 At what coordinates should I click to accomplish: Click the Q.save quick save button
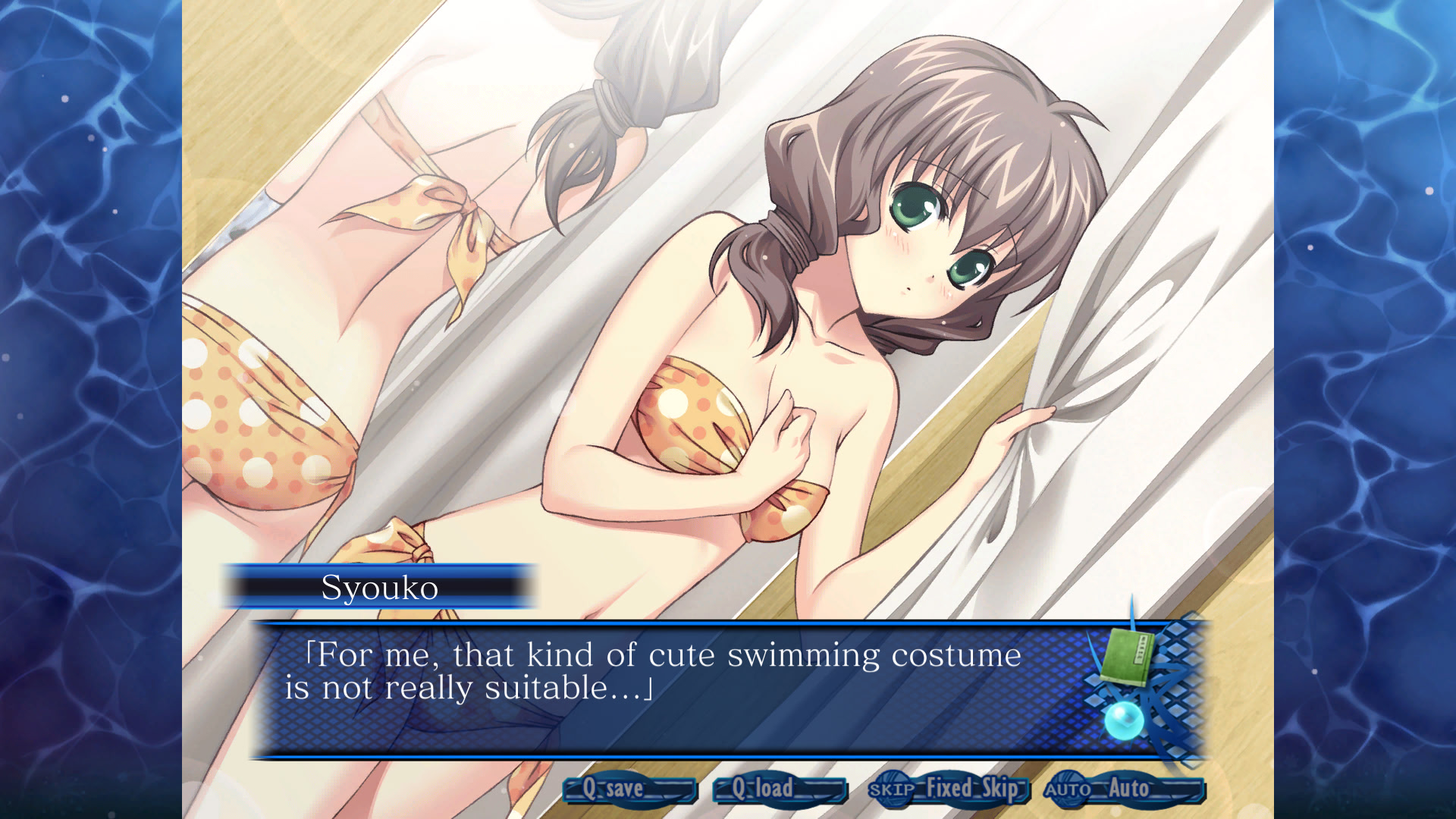click(629, 789)
